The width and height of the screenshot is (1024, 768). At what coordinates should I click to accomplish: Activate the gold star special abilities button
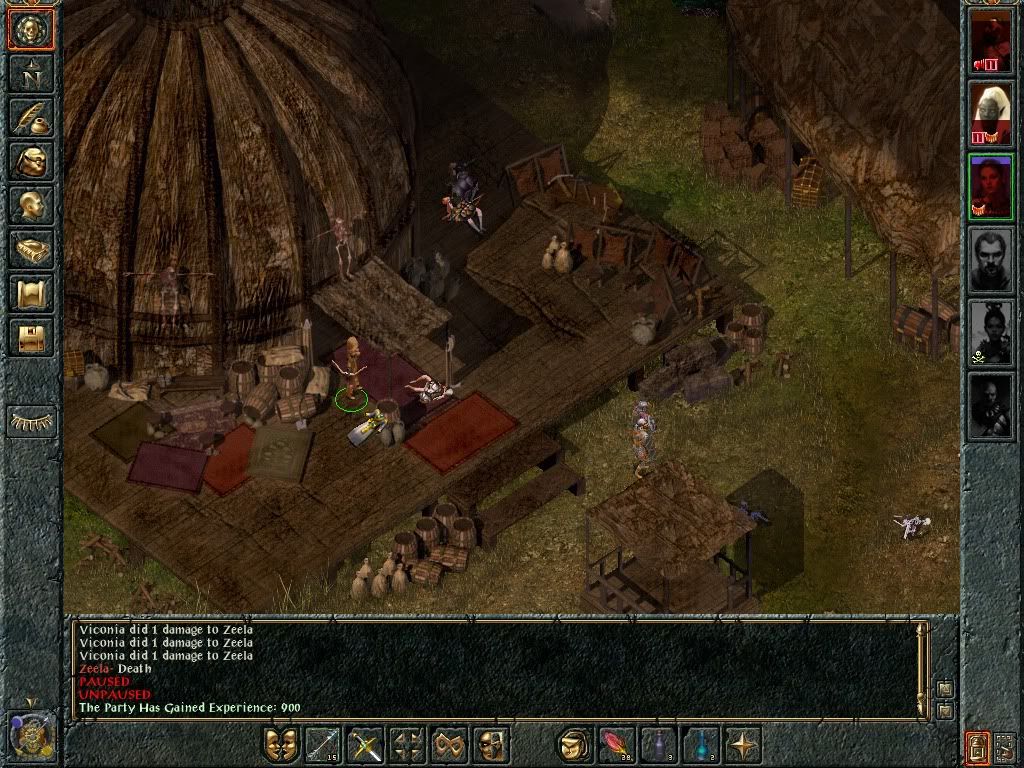tap(742, 745)
